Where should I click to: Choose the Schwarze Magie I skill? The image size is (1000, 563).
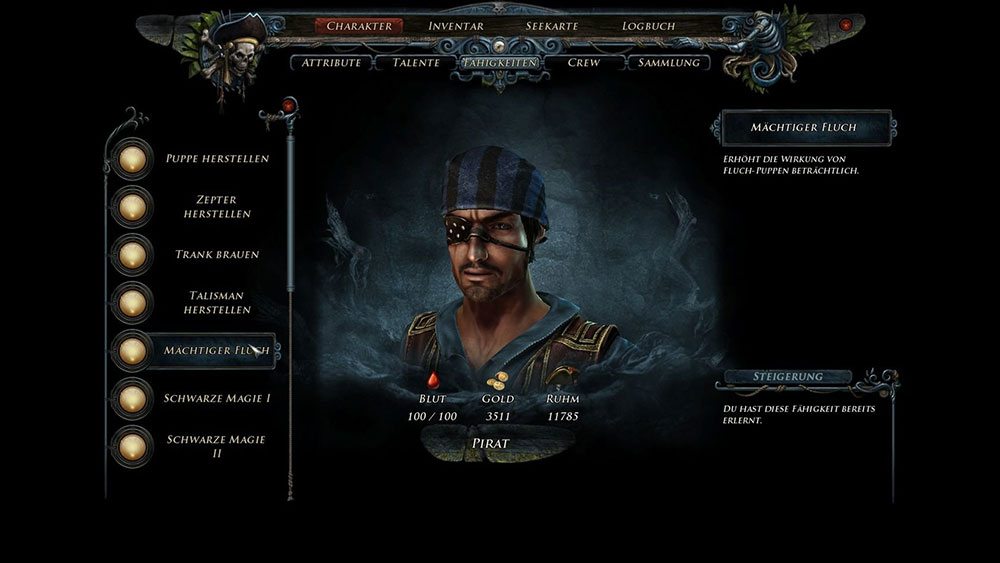pyautogui.click(x=216, y=399)
